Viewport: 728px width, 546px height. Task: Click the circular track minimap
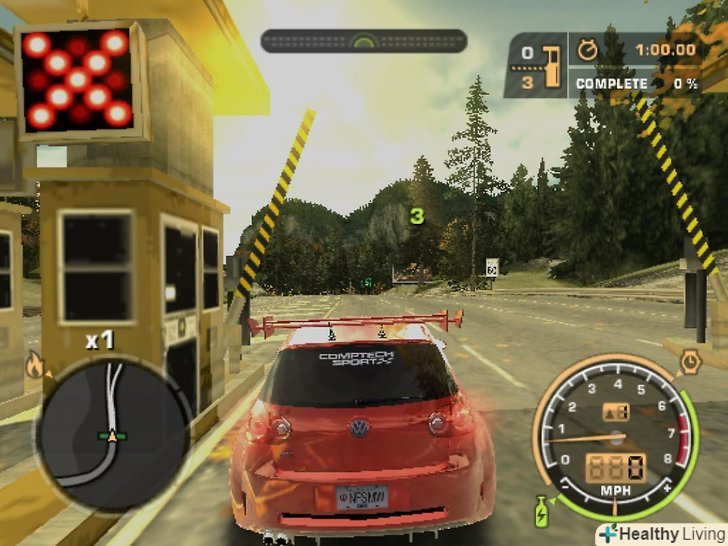(113, 433)
